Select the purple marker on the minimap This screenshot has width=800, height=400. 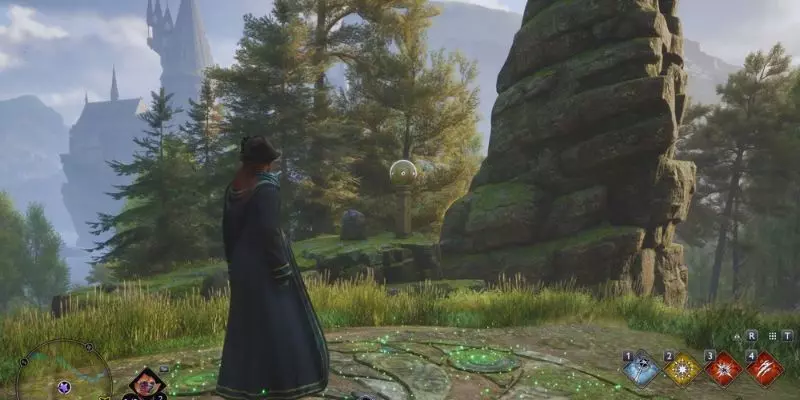(x=64, y=387)
